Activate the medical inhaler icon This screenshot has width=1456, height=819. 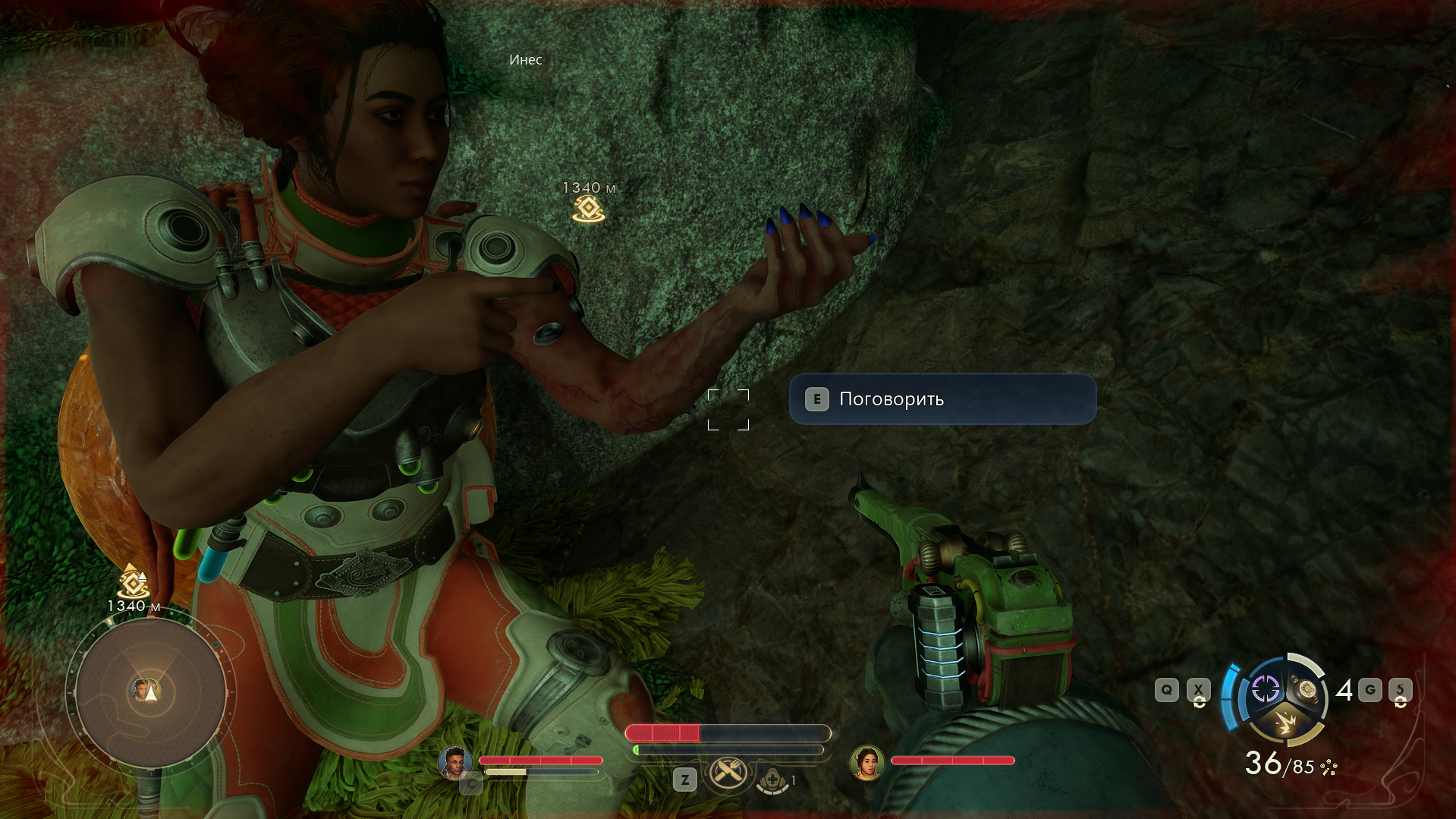tap(772, 780)
